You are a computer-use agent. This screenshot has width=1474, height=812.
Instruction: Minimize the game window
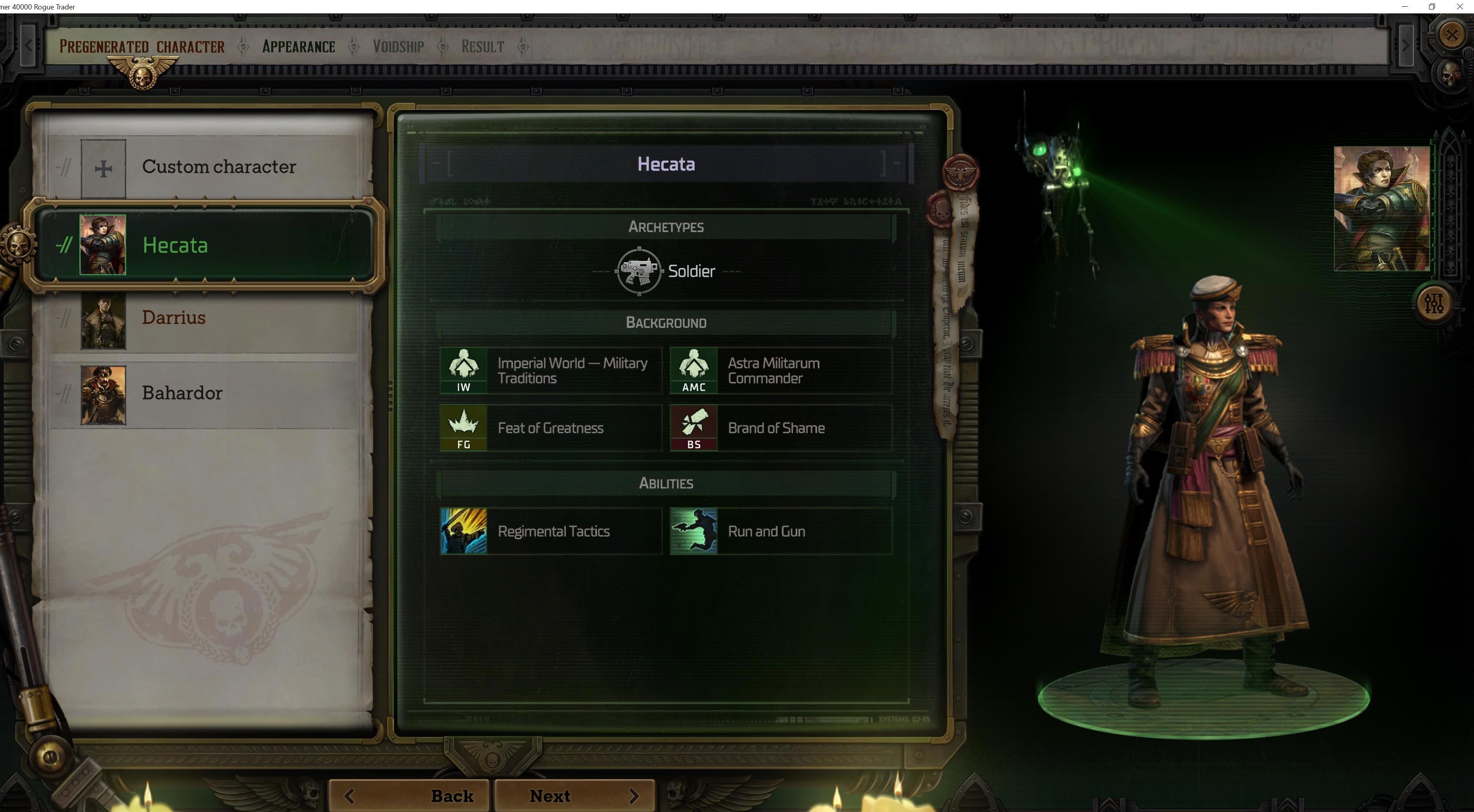pyautogui.click(x=1404, y=7)
